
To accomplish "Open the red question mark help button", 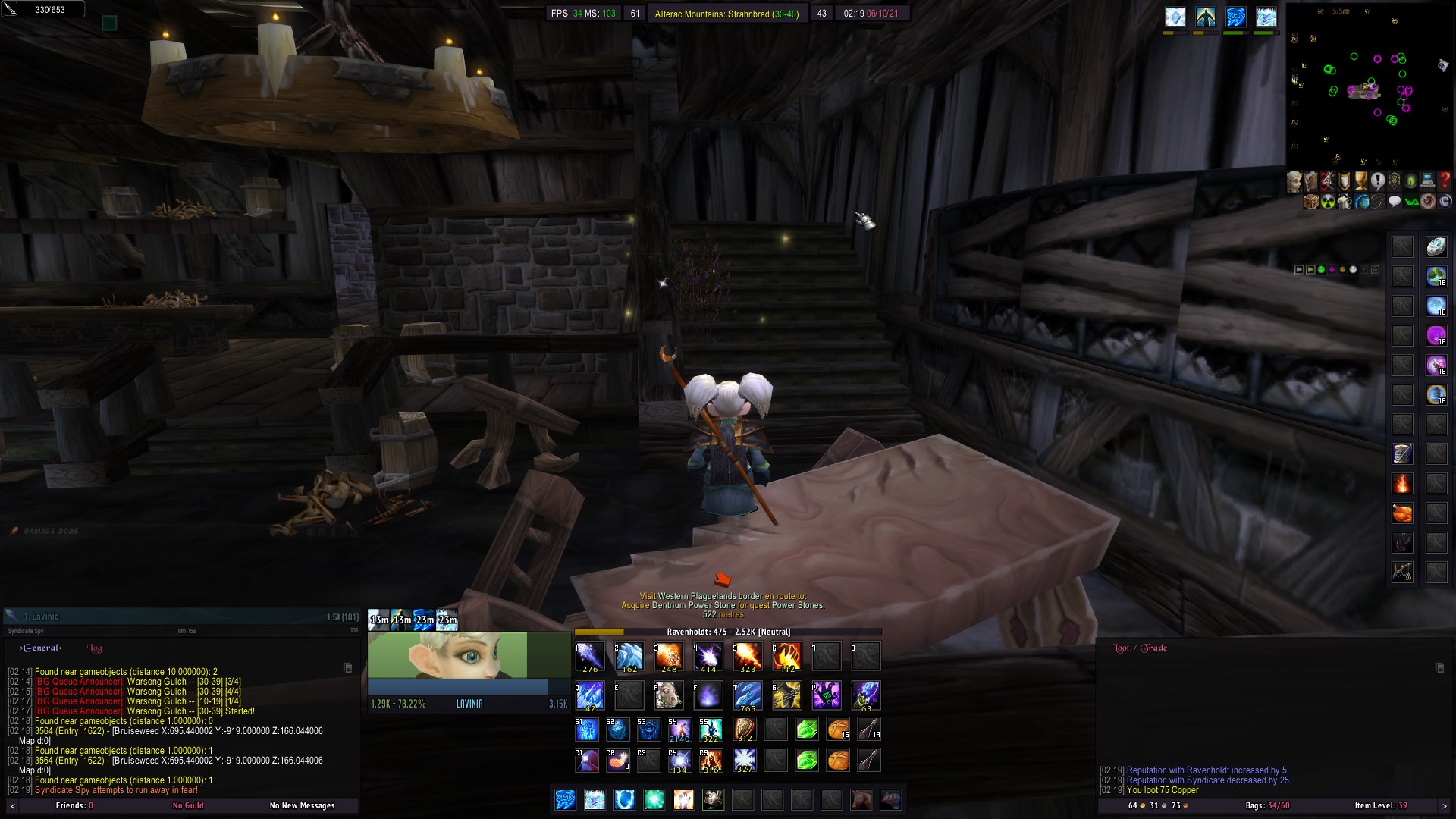I will point(1444,181).
